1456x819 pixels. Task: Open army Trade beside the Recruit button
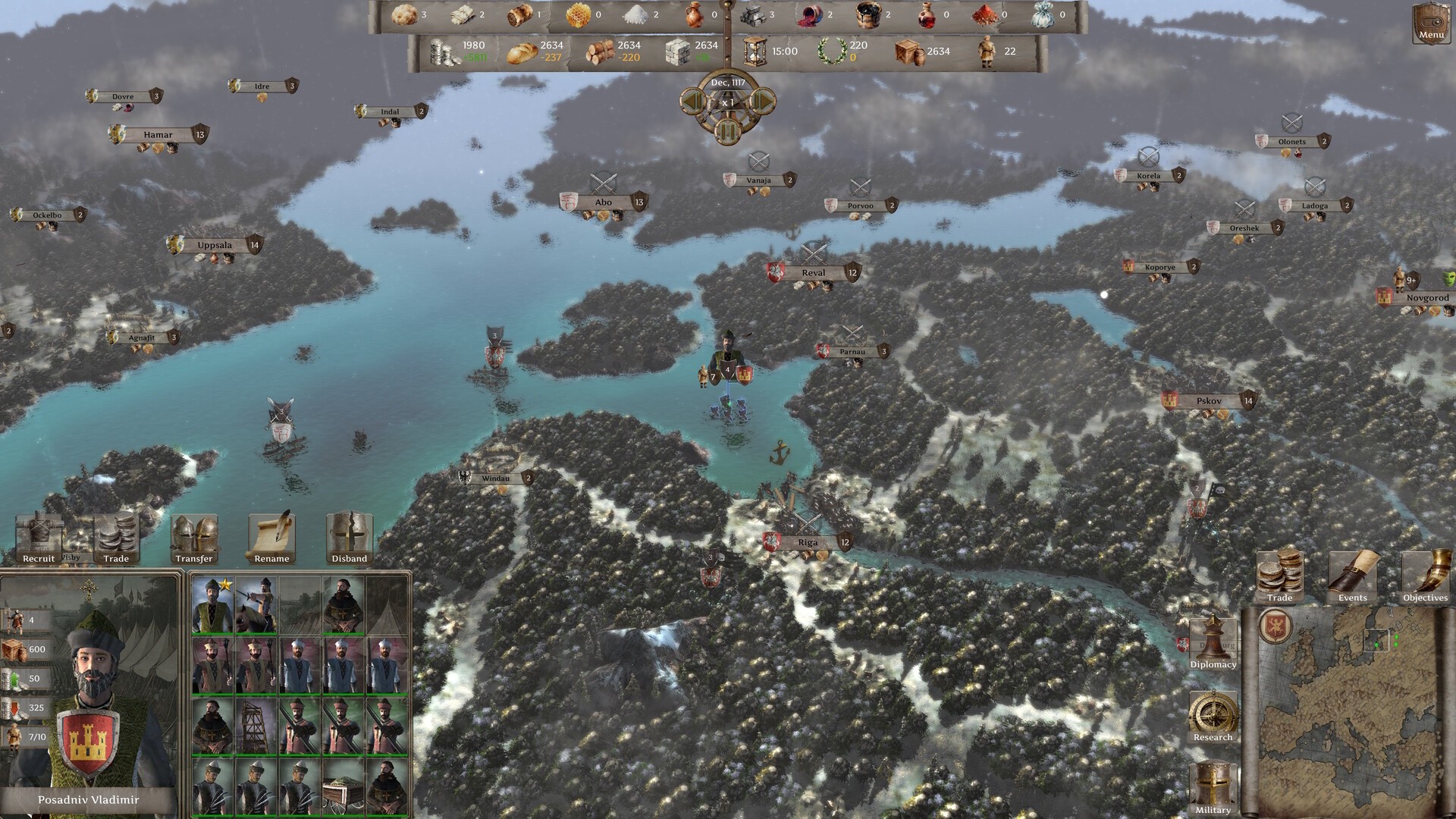tap(116, 539)
